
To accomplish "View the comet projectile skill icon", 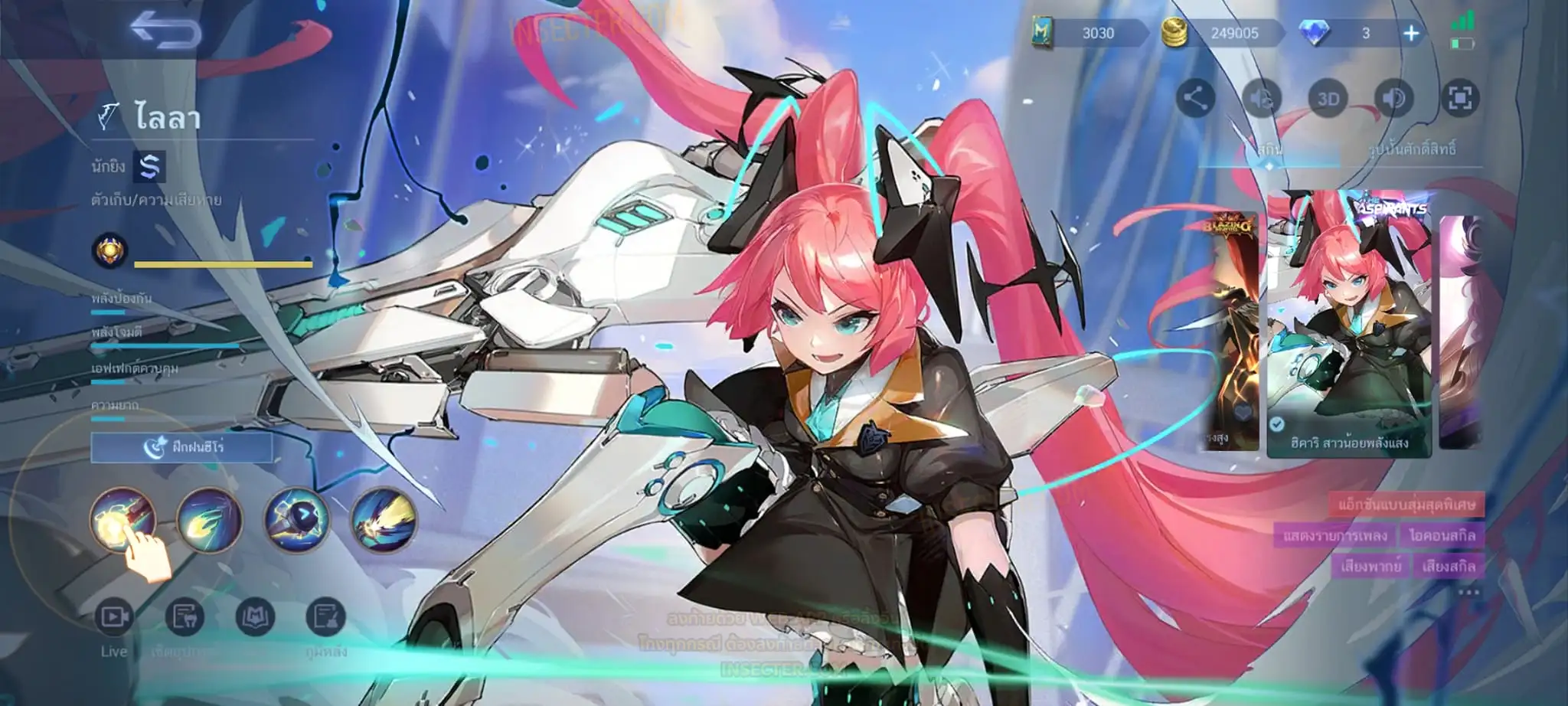I will [x=209, y=519].
